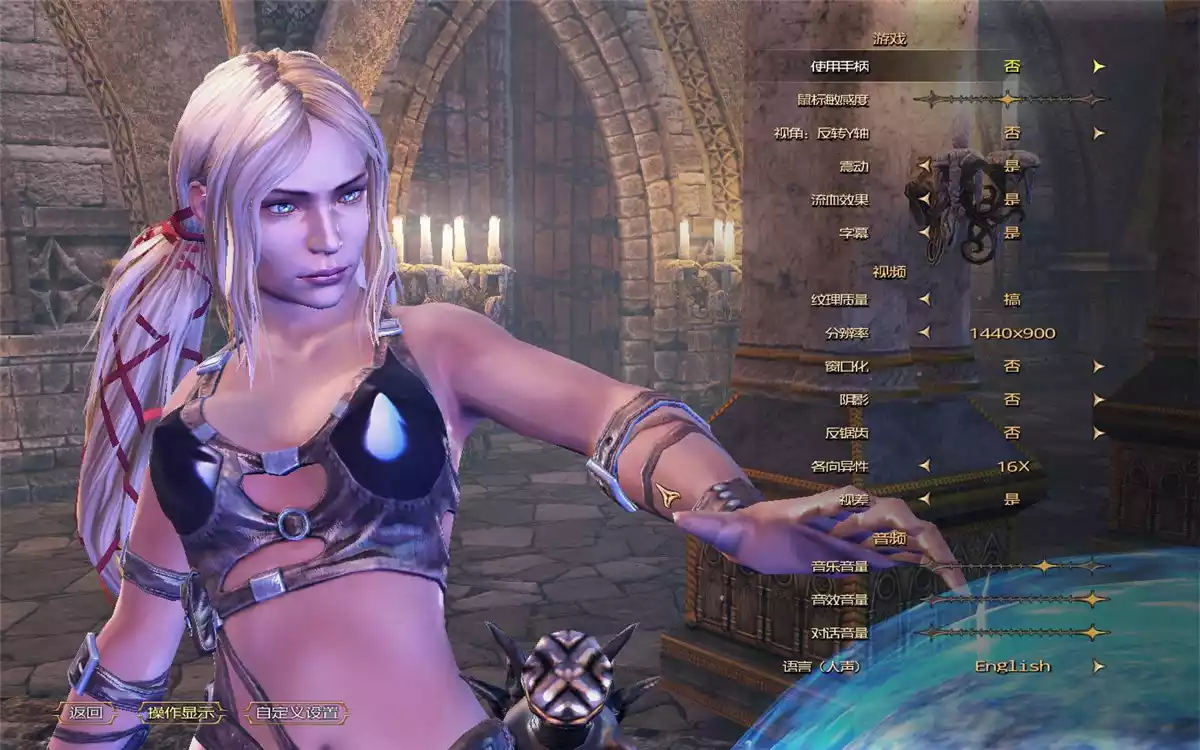Lower 纹理质量 texture quality with left arrow
The height and width of the screenshot is (750, 1200).
[924, 299]
